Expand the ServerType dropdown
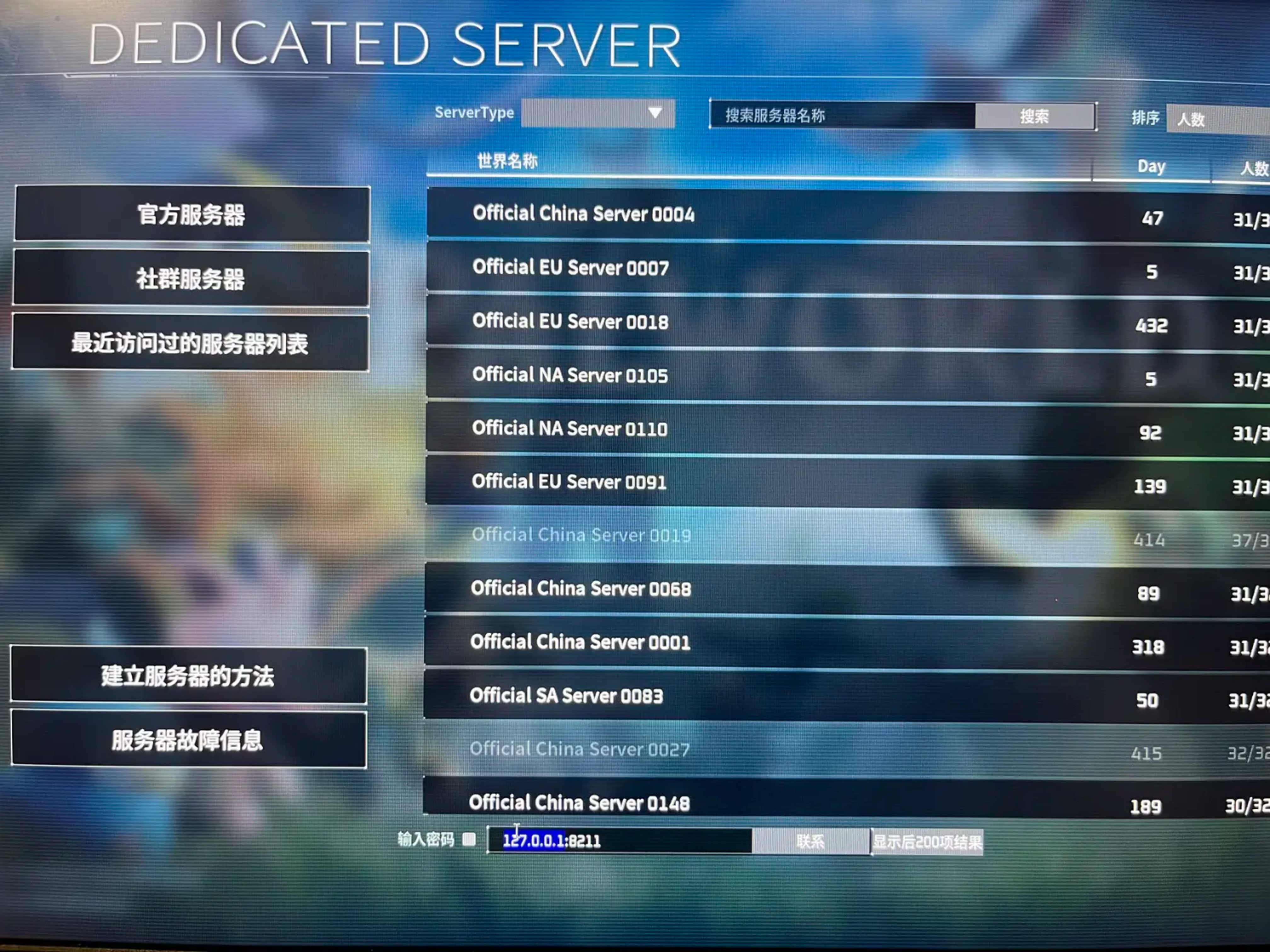This screenshot has width=1270, height=952. tap(598, 113)
